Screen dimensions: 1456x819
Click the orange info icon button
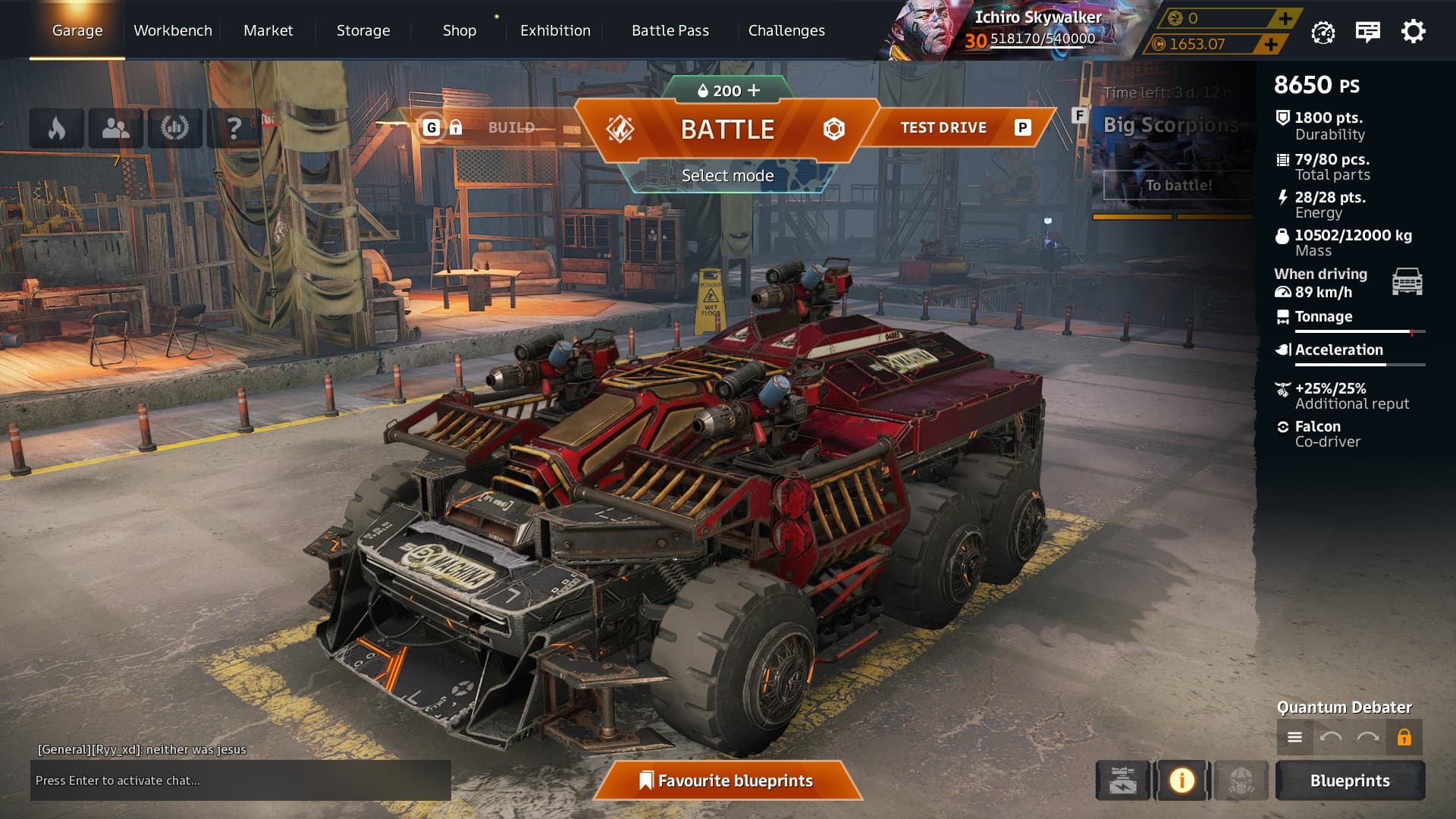[x=1181, y=780]
